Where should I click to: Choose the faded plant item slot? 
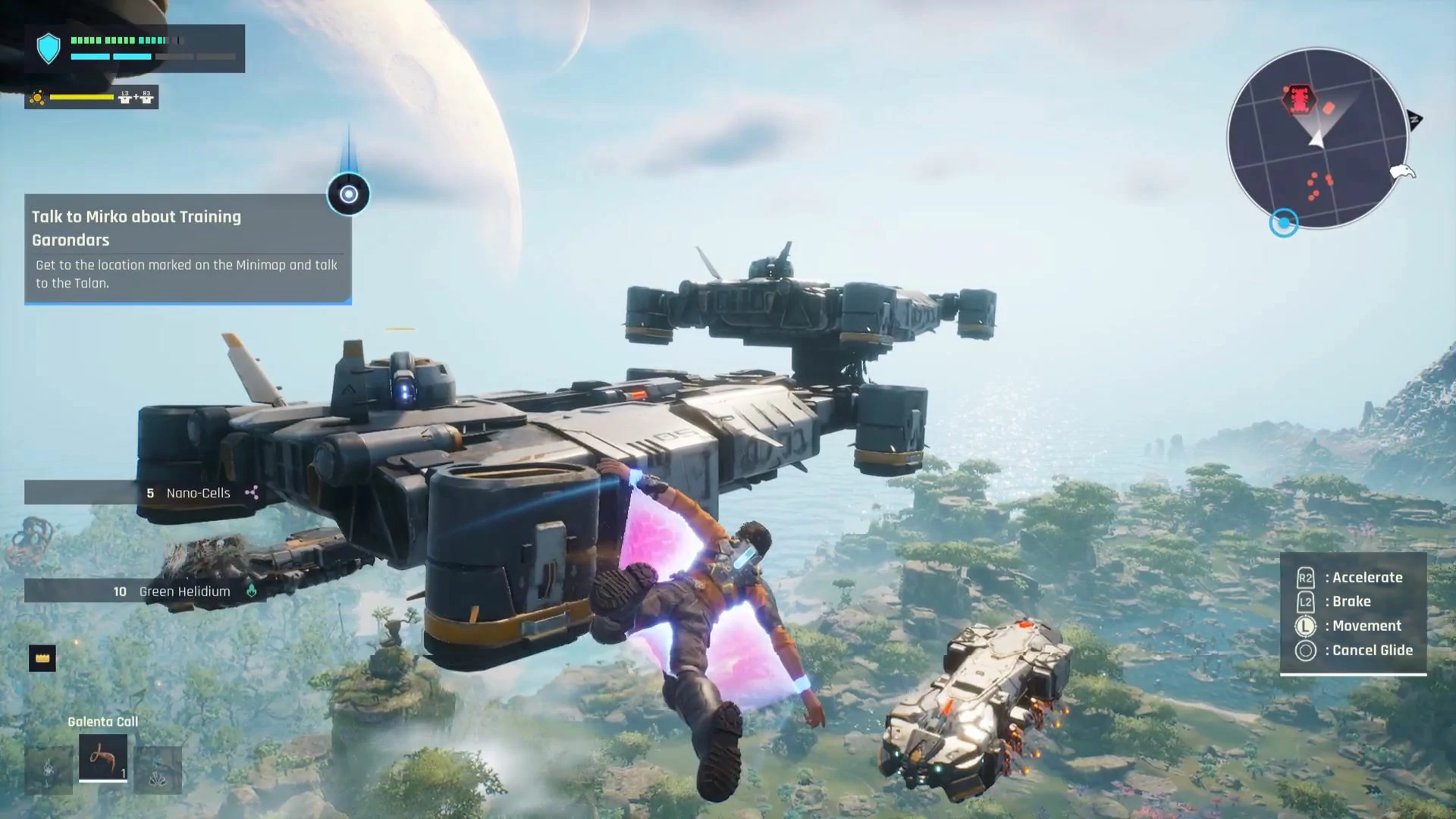[49, 770]
